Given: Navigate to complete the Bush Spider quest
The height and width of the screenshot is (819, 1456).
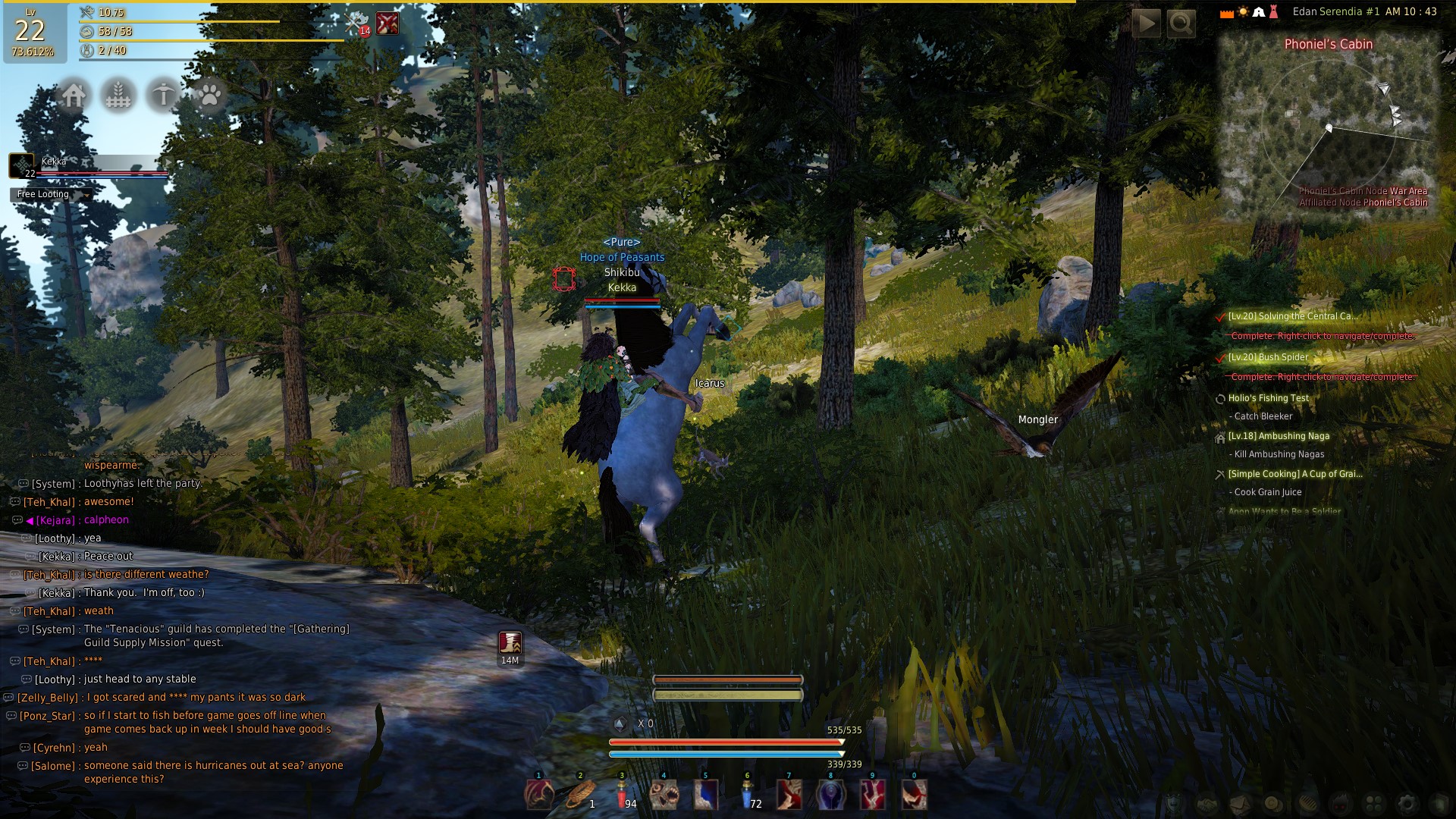Looking at the screenshot, I should click(x=1322, y=377).
